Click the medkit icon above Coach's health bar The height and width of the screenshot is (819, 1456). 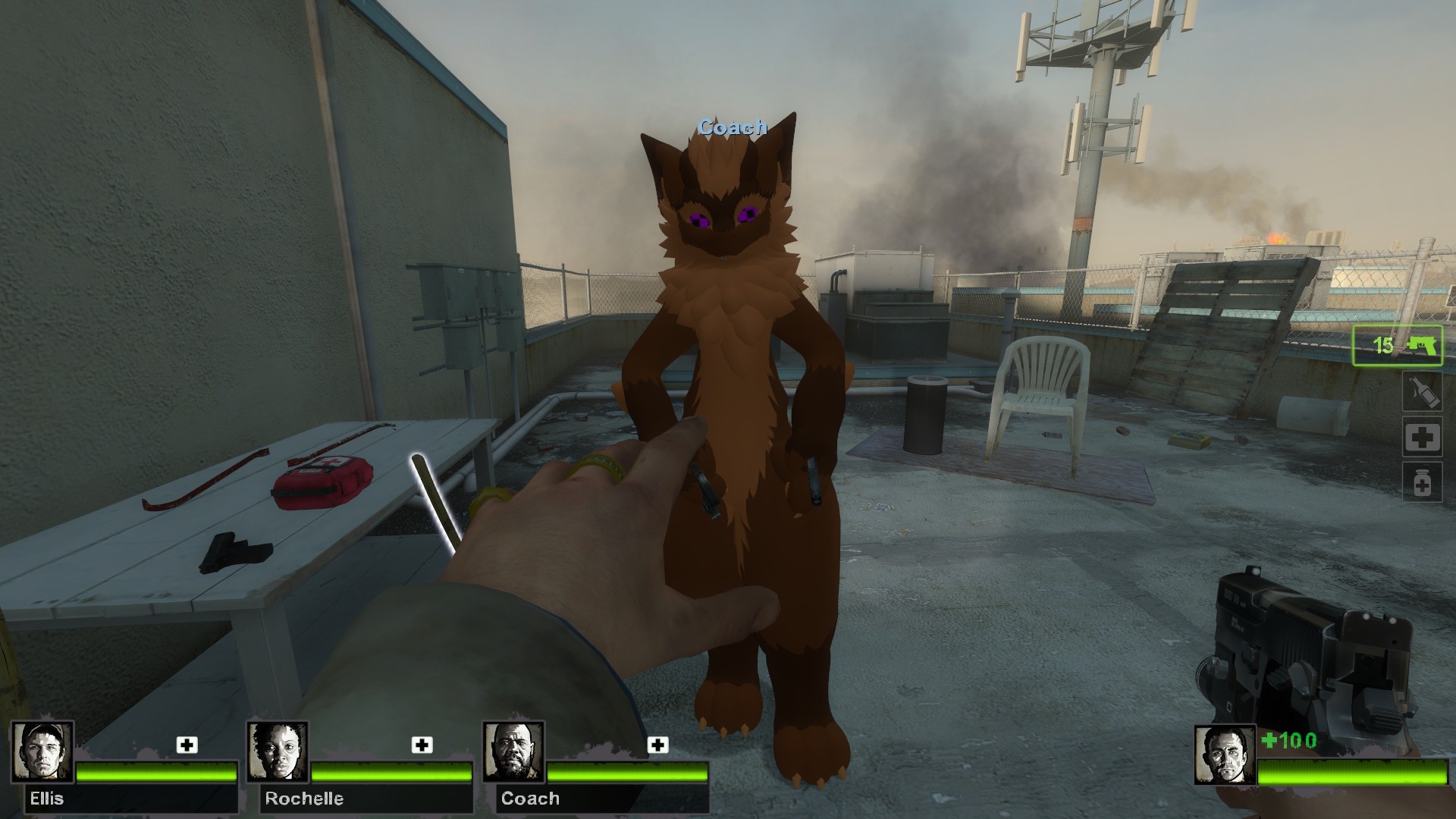[x=657, y=745]
